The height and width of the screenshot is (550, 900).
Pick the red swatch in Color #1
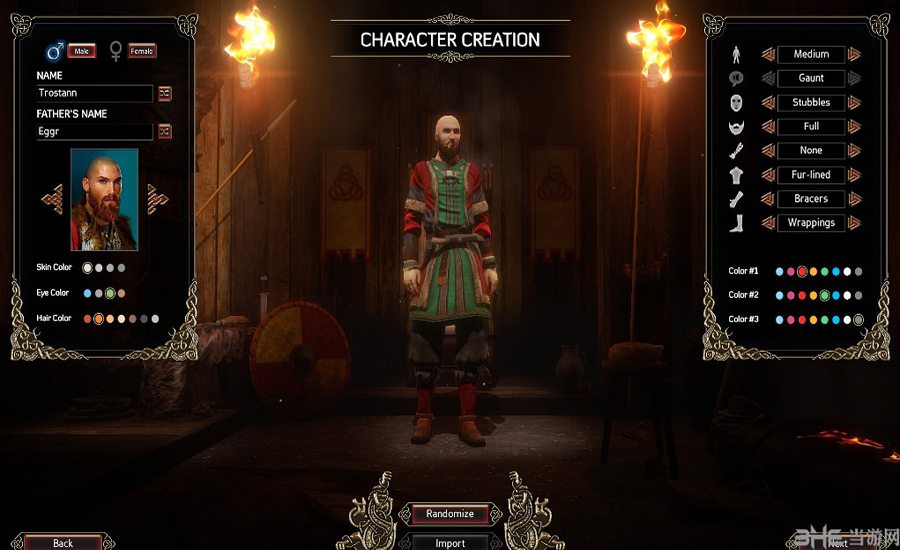pos(802,272)
